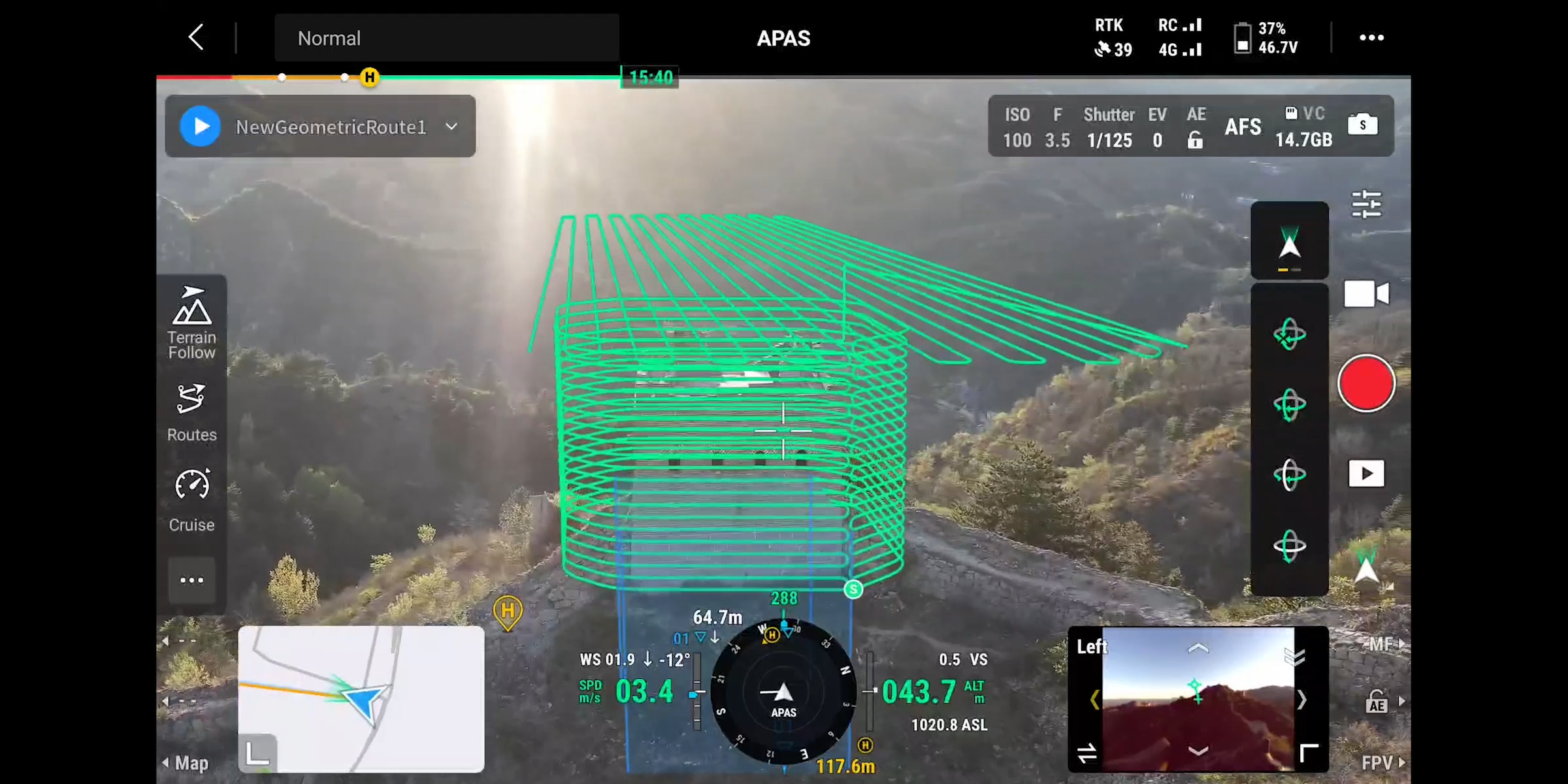Expand the NewGeometricRoute1 route dropdown
This screenshot has height=784, width=1568.
[x=451, y=127]
